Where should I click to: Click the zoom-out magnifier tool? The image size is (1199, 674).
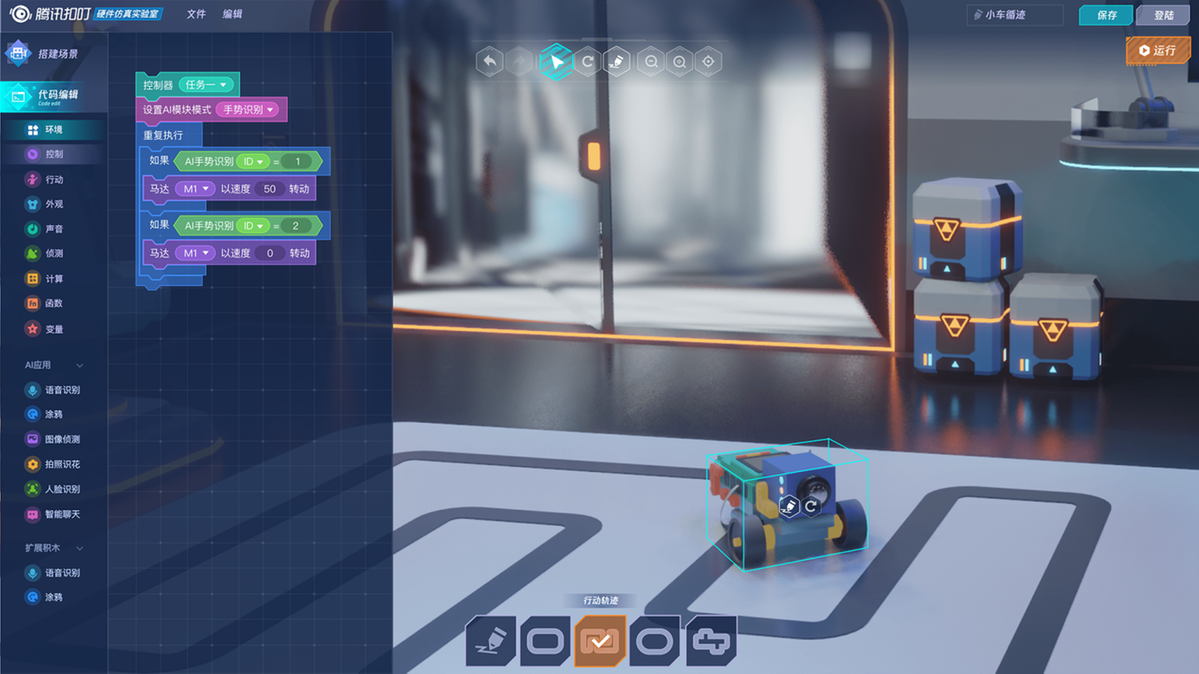pyautogui.click(x=651, y=62)
